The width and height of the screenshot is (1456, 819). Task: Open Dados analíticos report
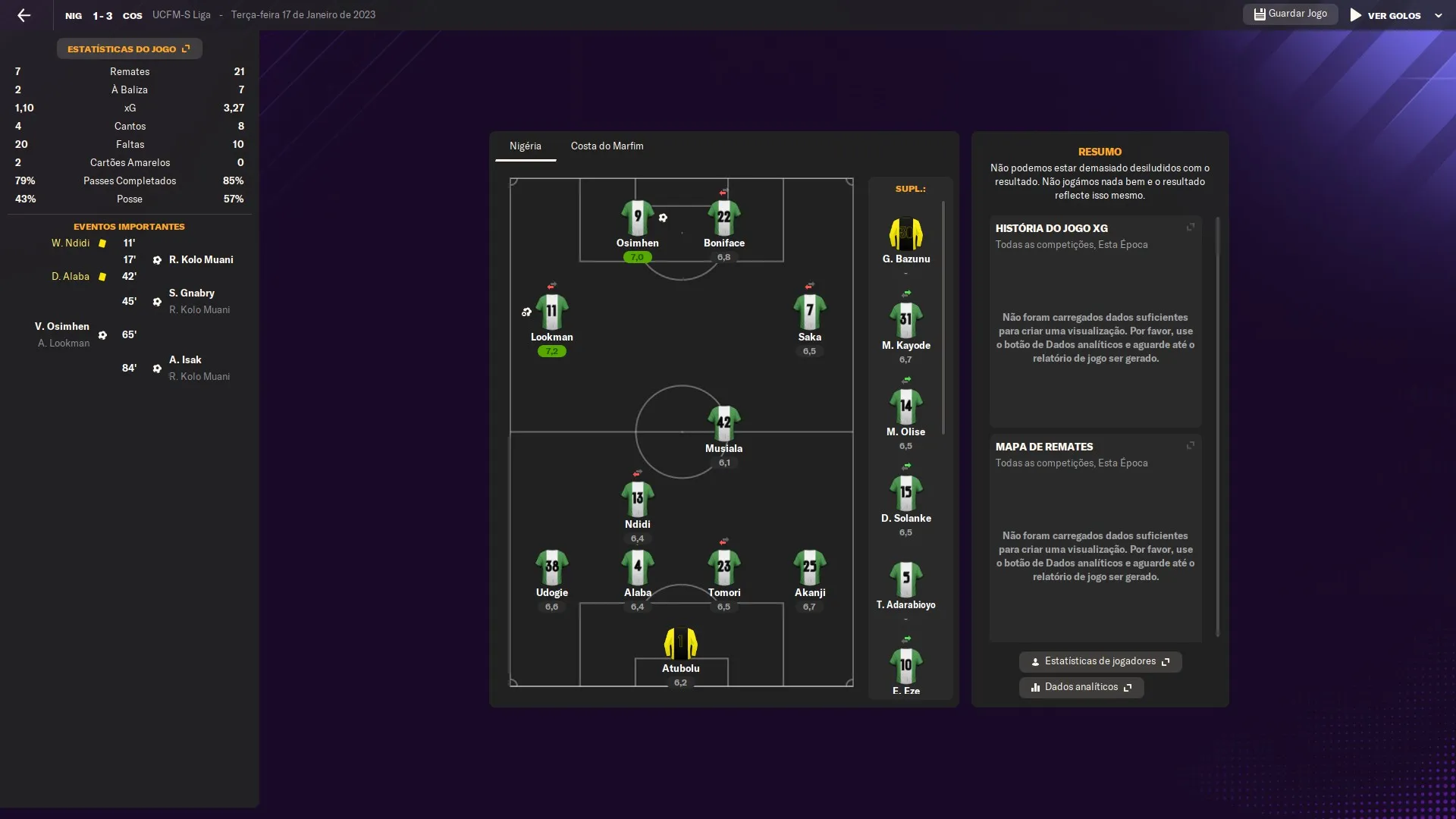pos(1081,687)
